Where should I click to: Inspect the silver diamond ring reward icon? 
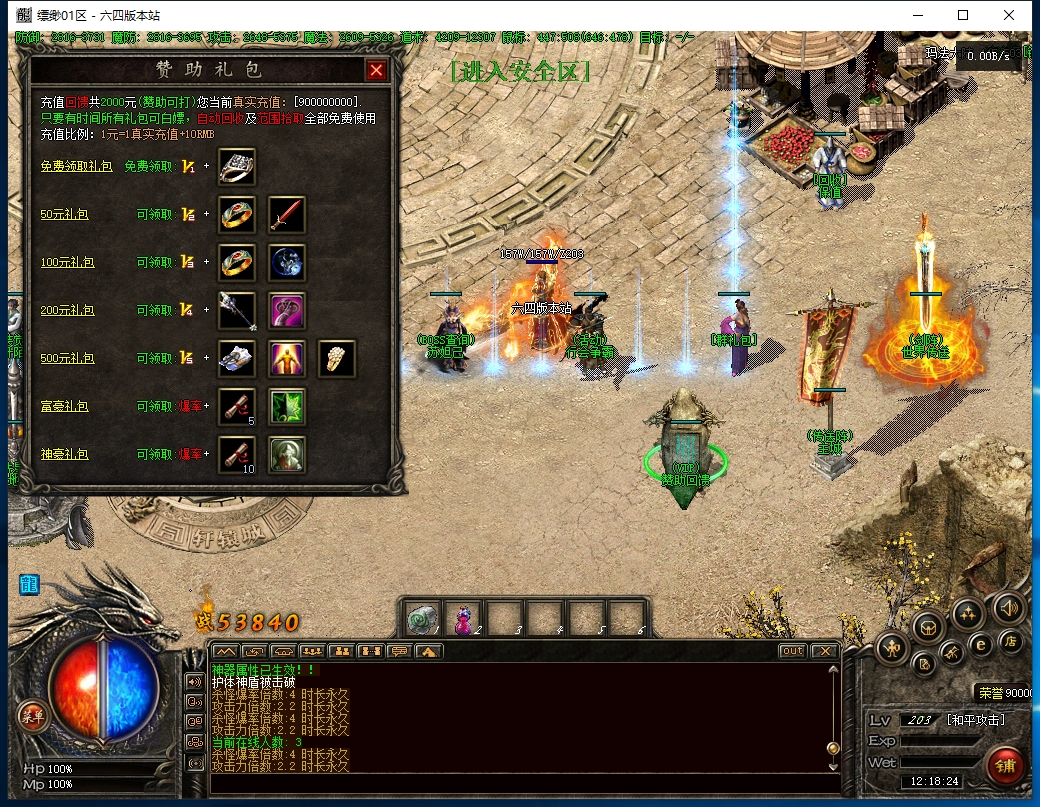pyautogui.click(x=237, y=166)
